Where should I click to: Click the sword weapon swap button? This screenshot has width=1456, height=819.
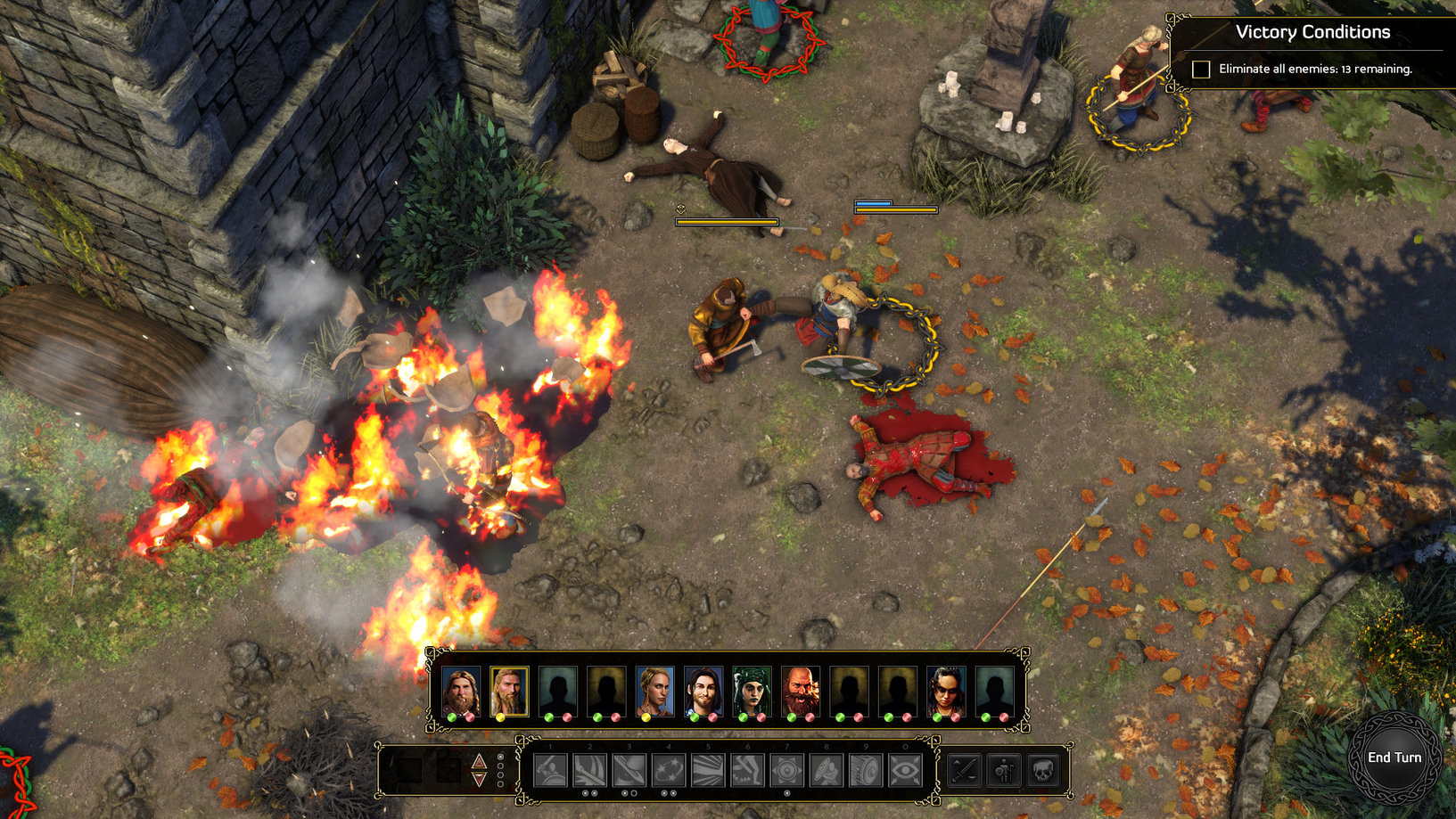965,771
